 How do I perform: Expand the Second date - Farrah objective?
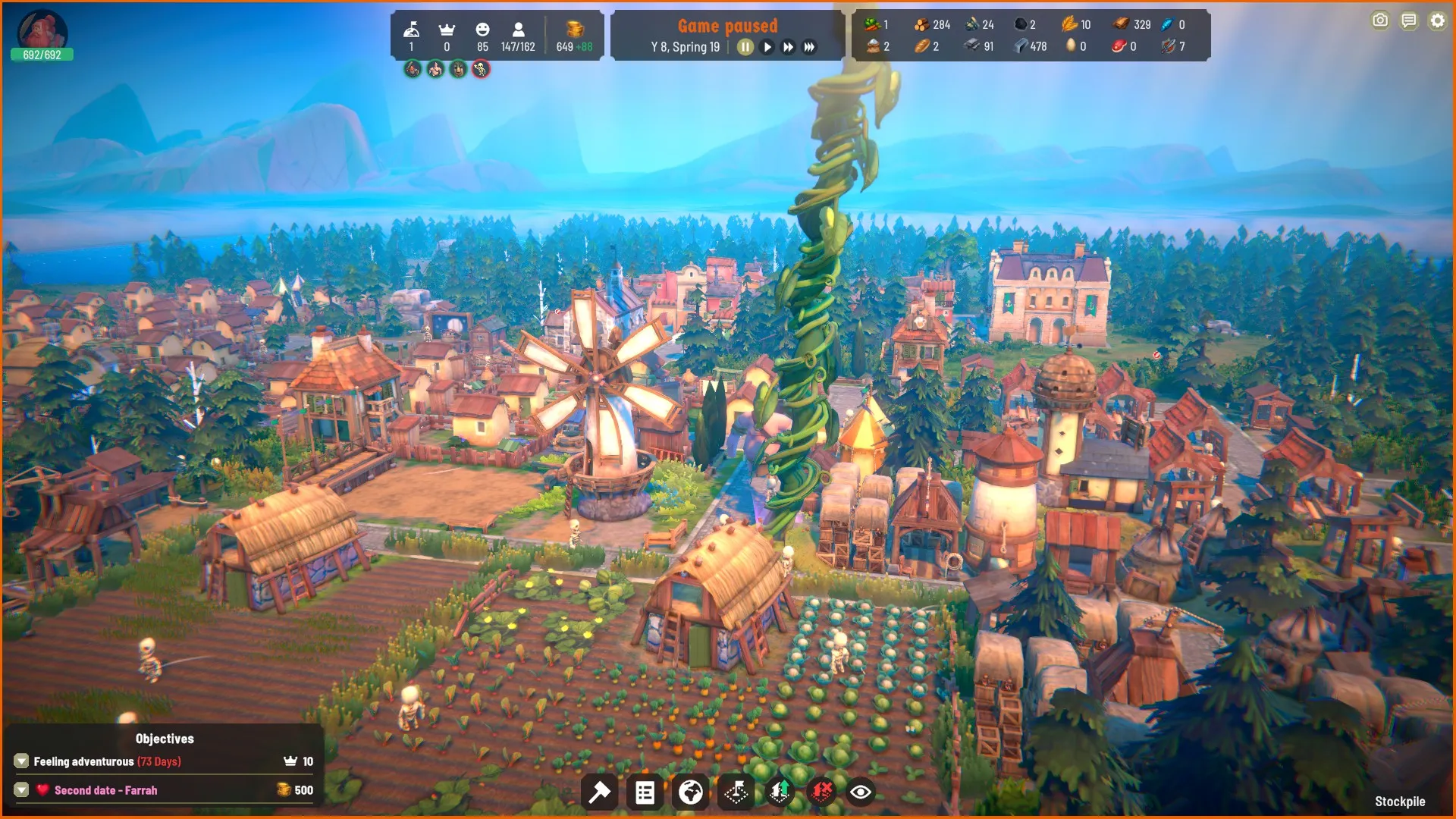pyautogui.click(x=21, y=789)
